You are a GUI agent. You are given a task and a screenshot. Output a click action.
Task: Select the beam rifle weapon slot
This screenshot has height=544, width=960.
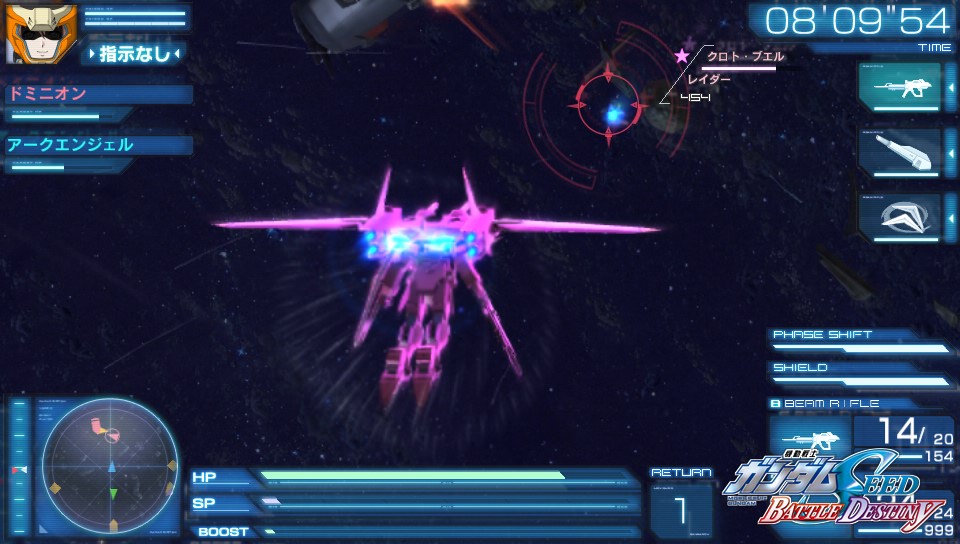(x=899, y=87)
